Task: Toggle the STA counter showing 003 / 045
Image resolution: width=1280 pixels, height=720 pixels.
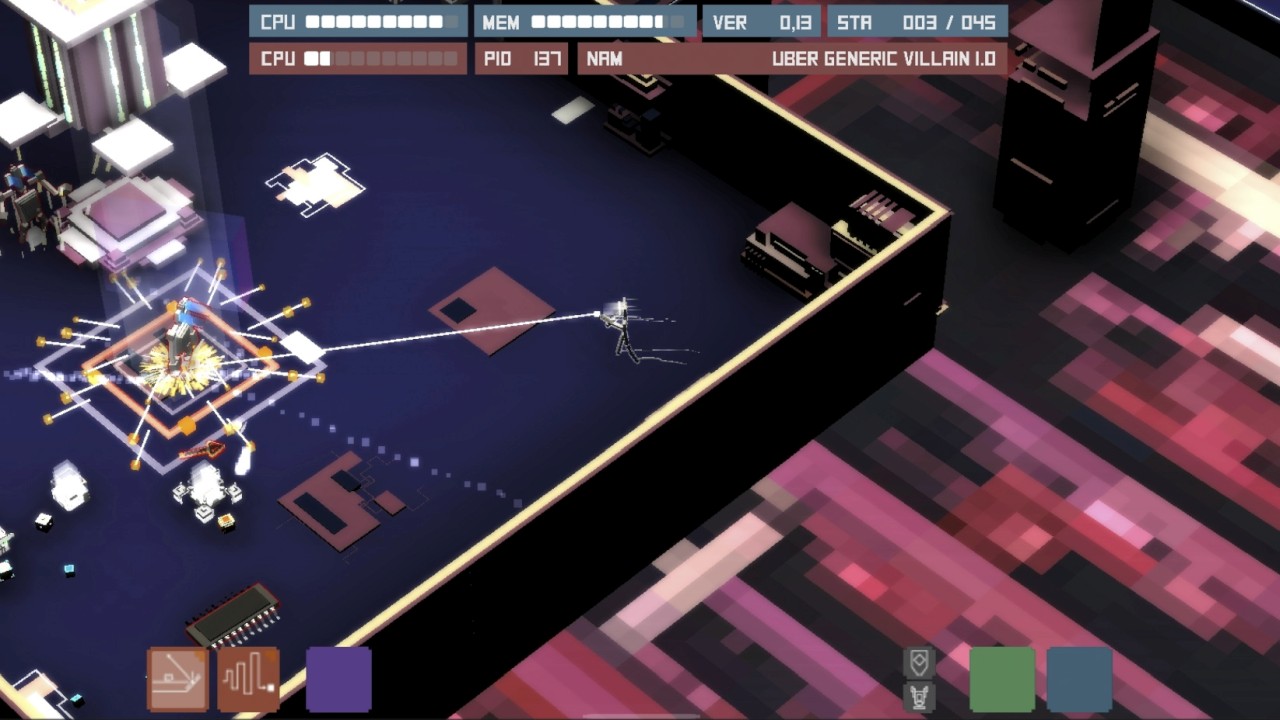Action: (x=920, y=20)
